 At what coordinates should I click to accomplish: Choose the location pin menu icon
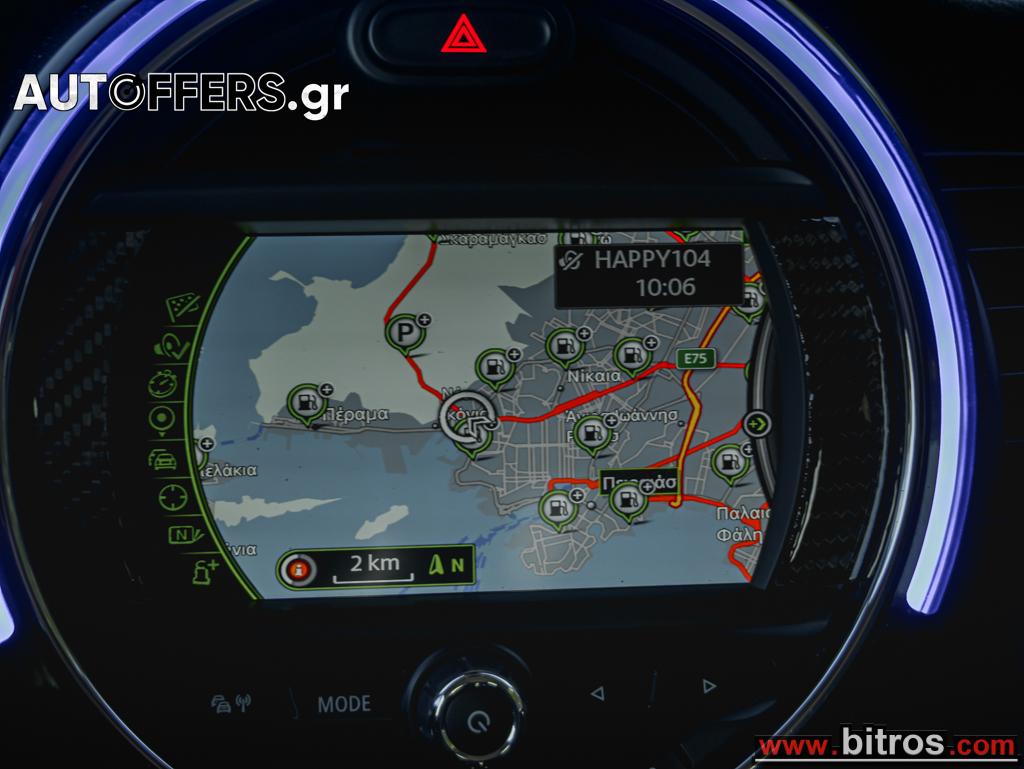(x=162, y=419)
